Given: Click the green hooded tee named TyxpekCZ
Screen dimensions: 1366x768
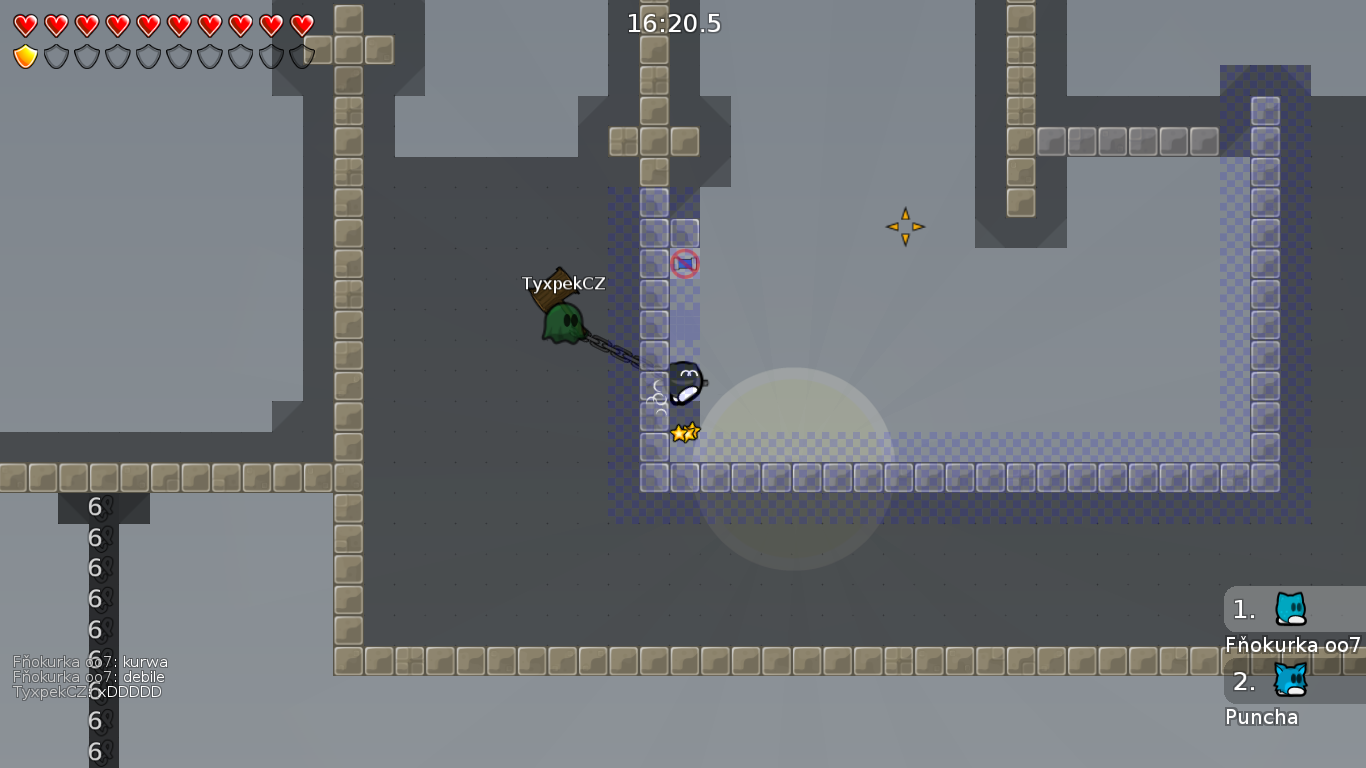Looking at the screenshot, I should click(x=561, y=322).
